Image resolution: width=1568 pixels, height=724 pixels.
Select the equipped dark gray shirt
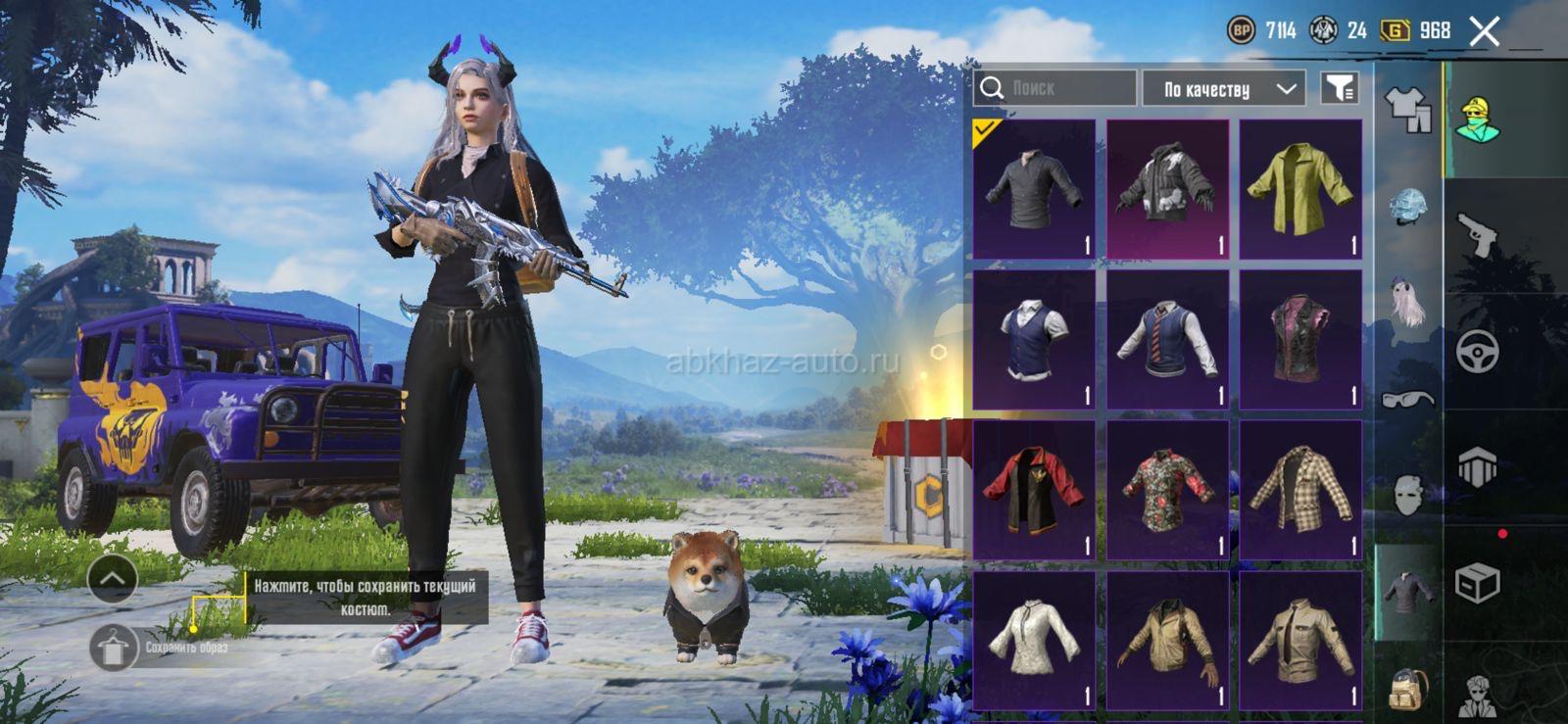click(x=1034, y=189)
